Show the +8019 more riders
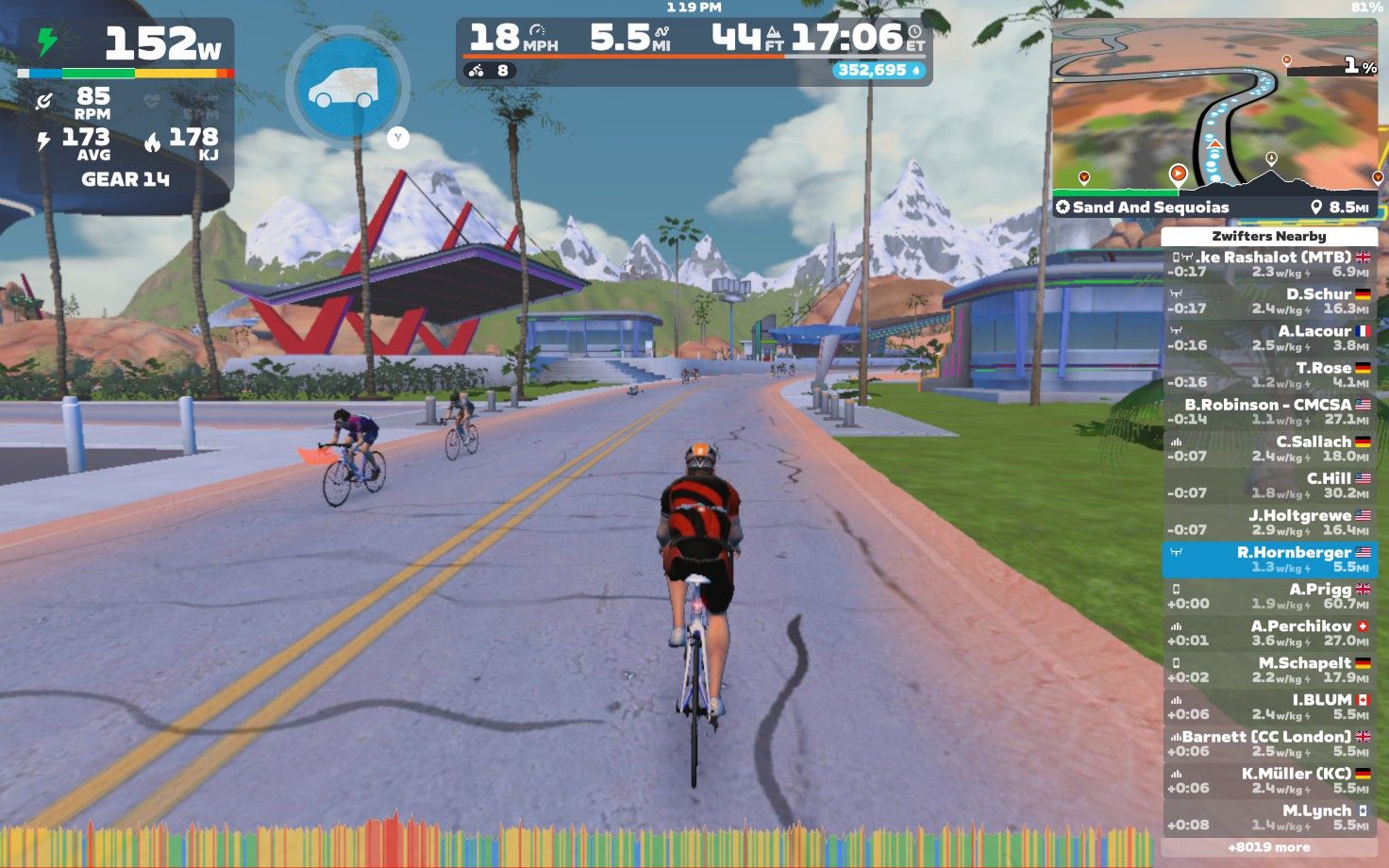 [x=1269, y=847]
